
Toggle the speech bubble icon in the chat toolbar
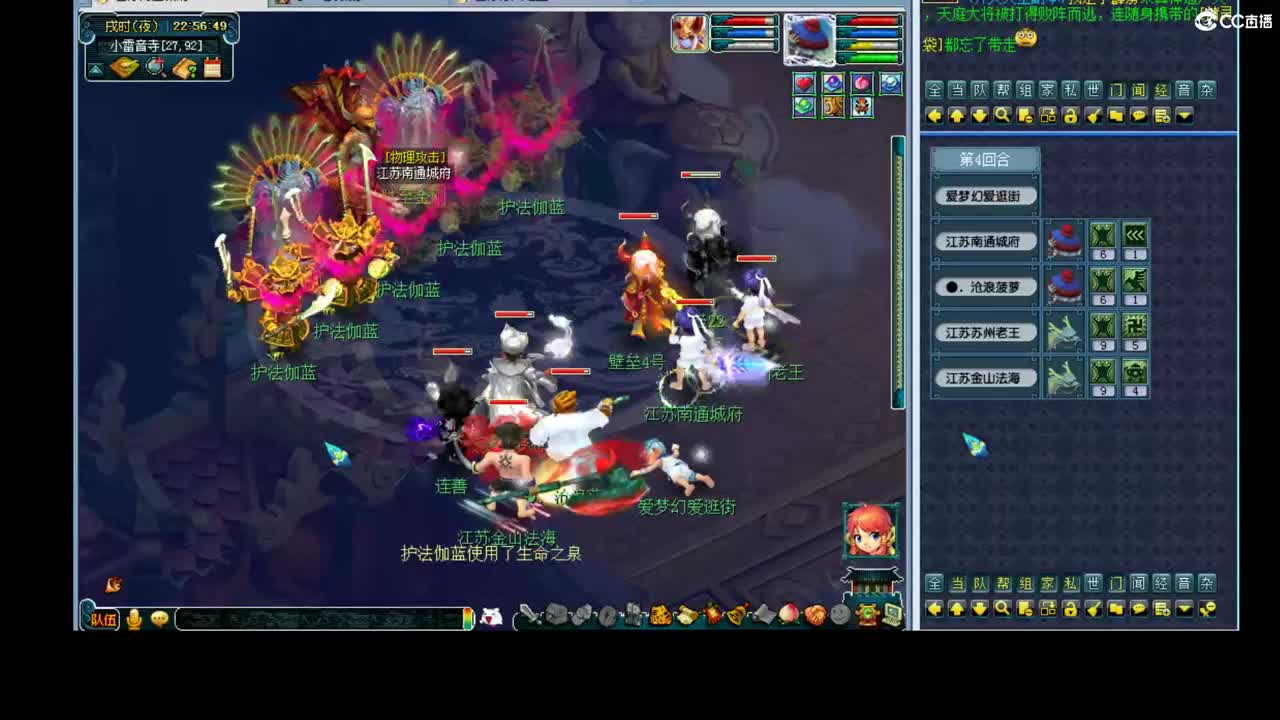pos(1138,116)
